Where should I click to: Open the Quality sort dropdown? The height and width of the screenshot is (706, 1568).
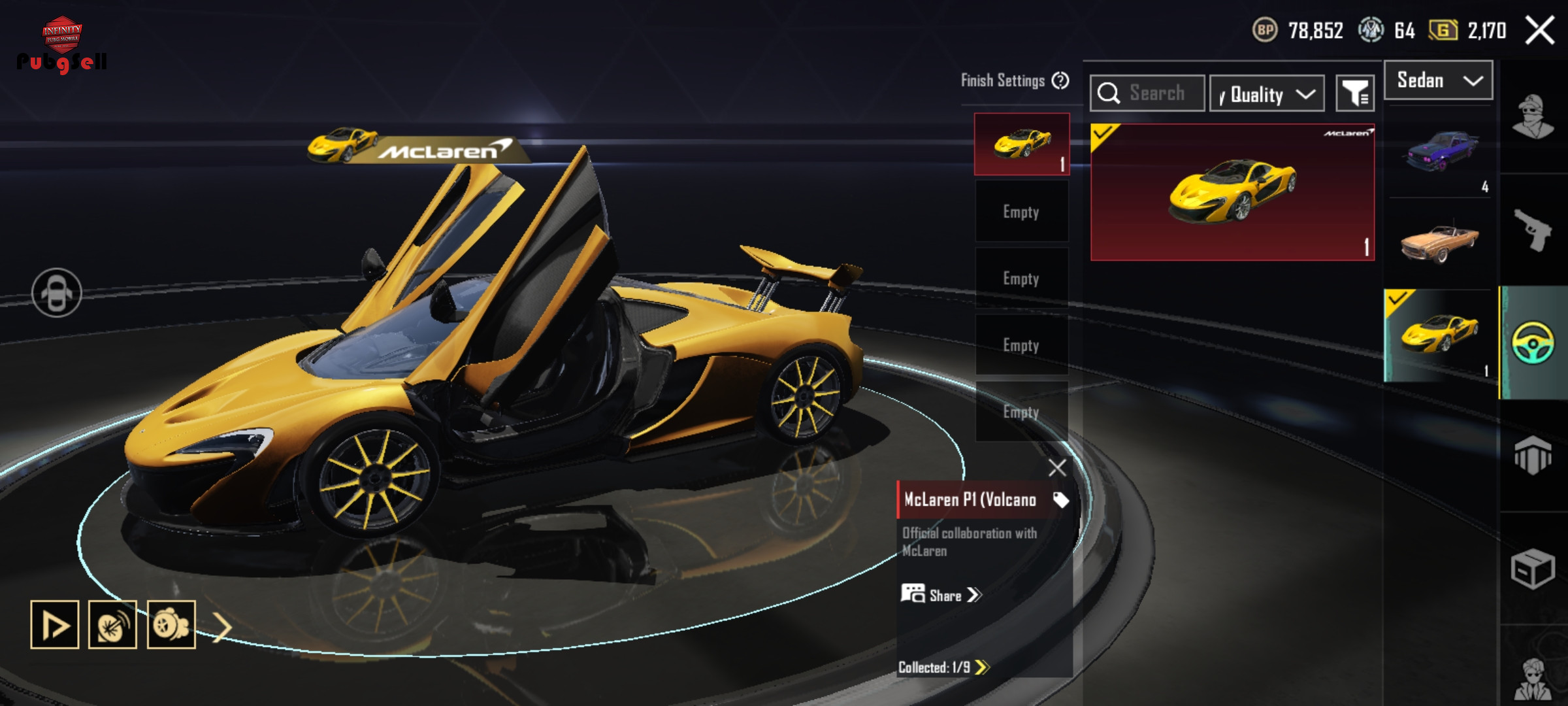1266,94
